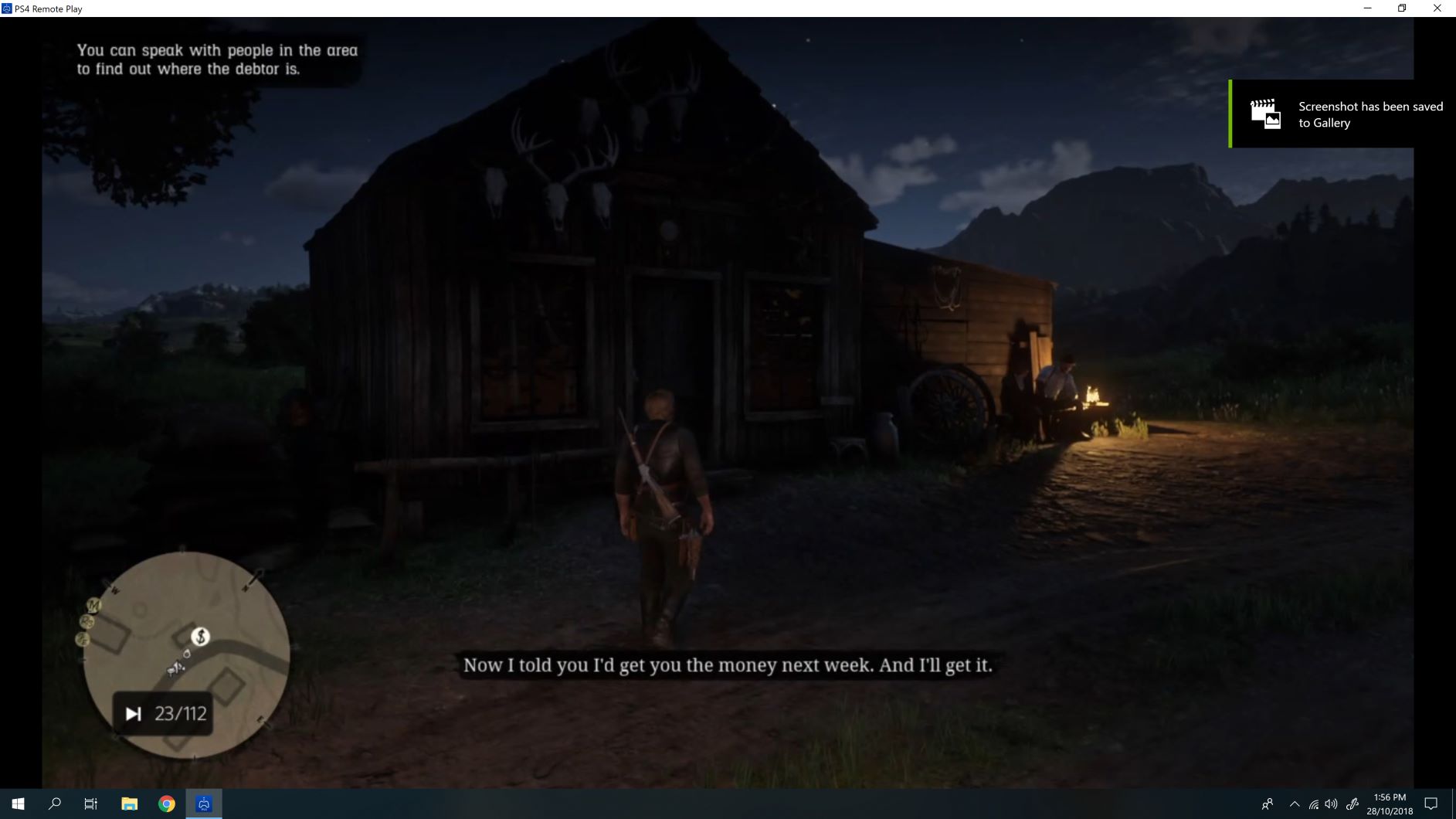Click the Windows Ink pen icon in system tray
The image size is (1456, 819).
pyautogui.click(x=1352, y=804)
